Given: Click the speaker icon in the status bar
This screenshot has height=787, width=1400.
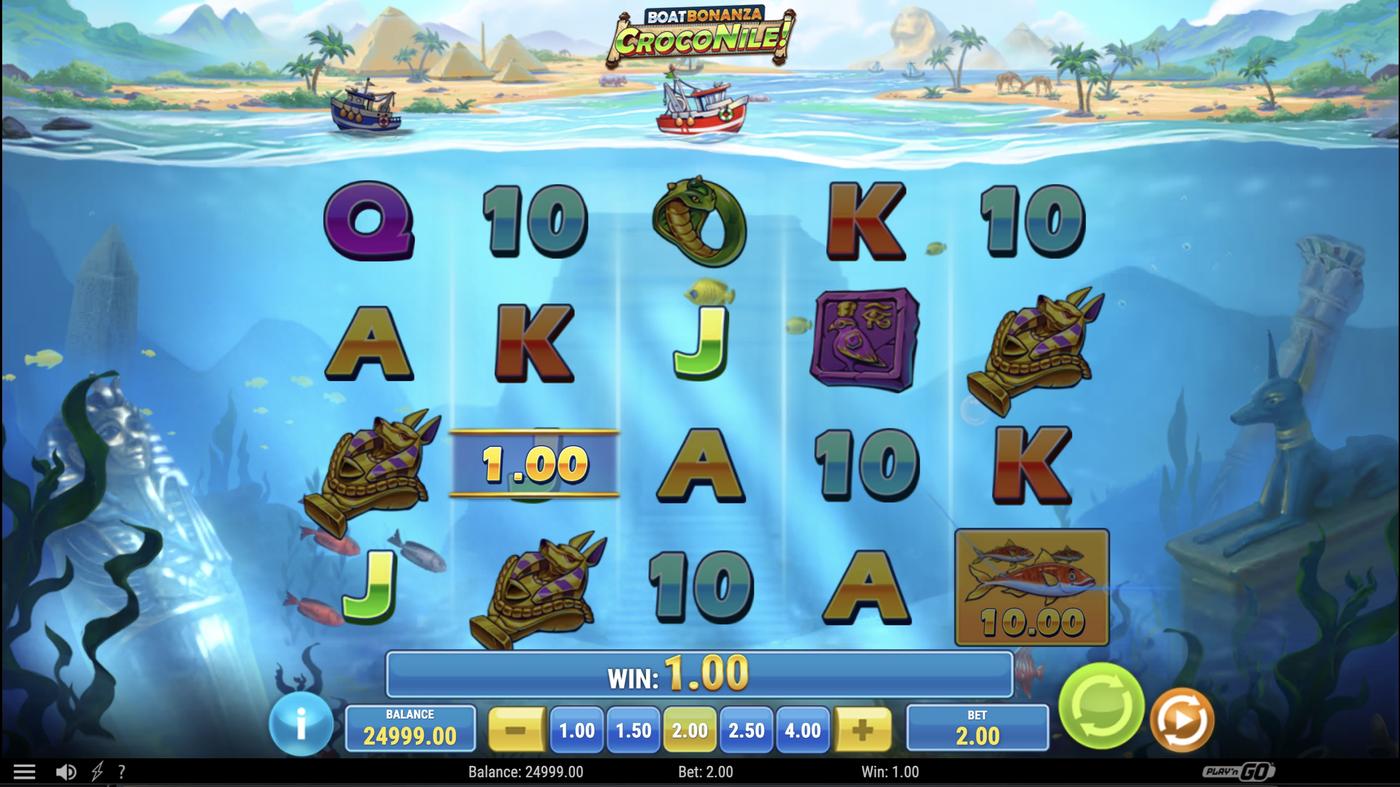Looking at the screenshot, I should (65, 771).
